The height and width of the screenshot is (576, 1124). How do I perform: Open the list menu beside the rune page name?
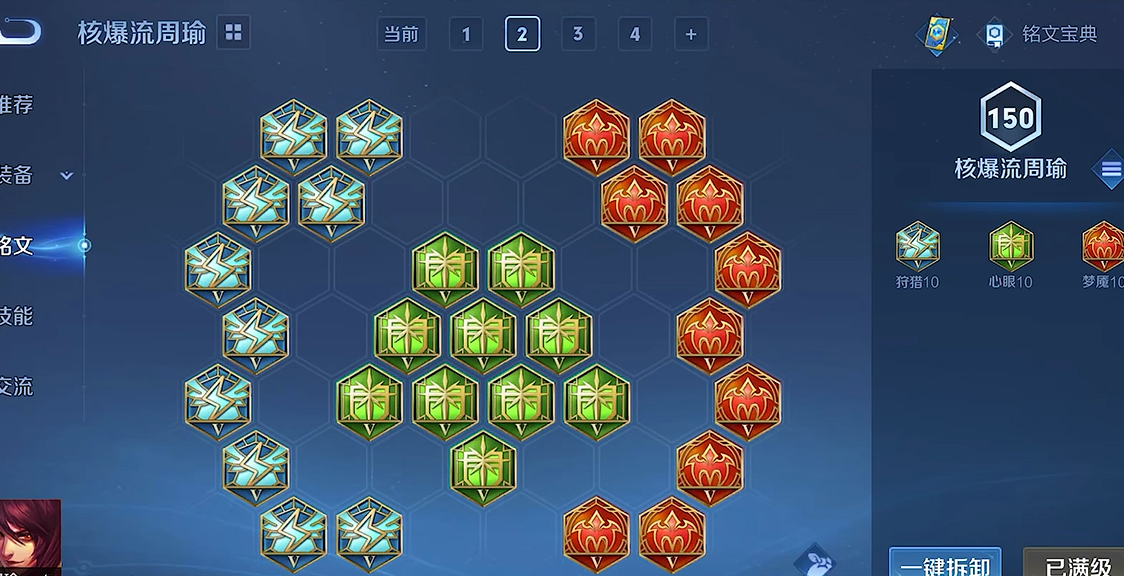tap(1110, 169)
